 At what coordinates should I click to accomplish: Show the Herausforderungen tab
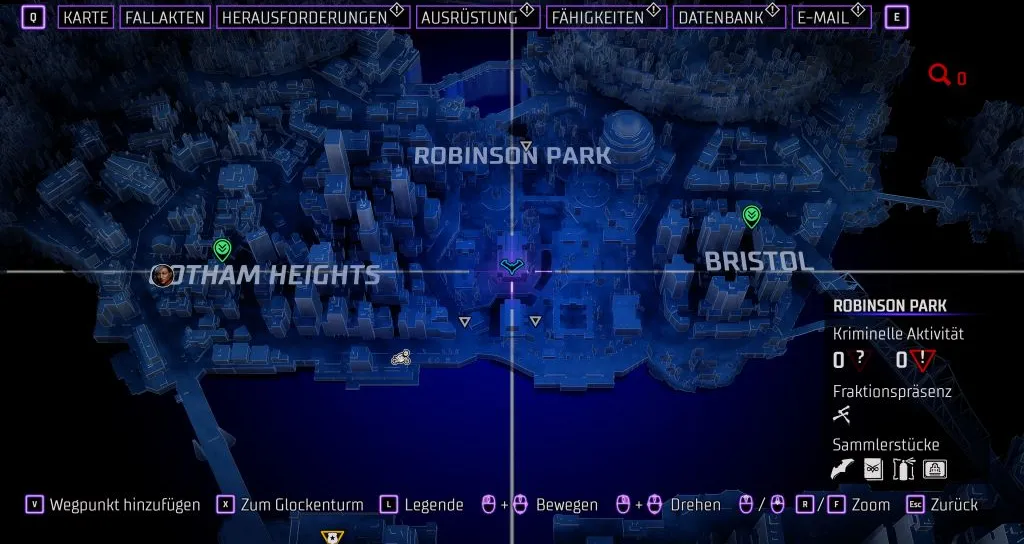coord(303,17)
